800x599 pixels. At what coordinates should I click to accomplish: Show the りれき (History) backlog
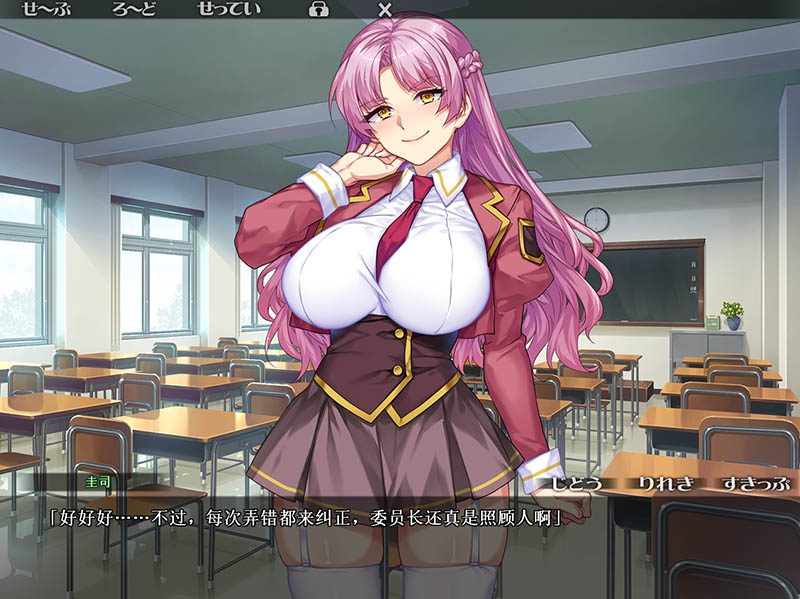(x=663, y=482)
